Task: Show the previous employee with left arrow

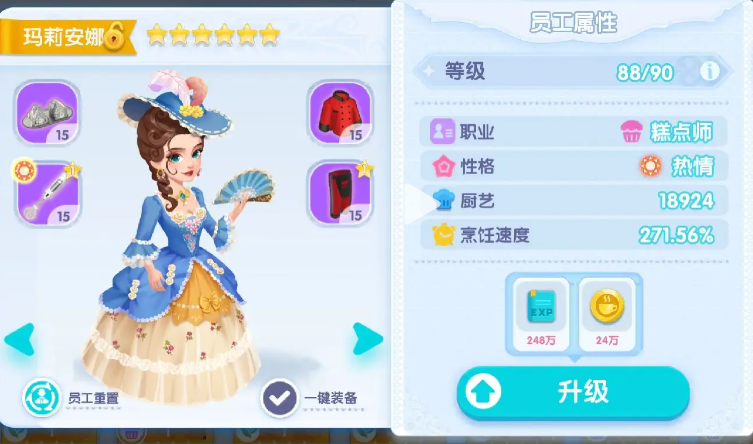Action: (19, 340)
